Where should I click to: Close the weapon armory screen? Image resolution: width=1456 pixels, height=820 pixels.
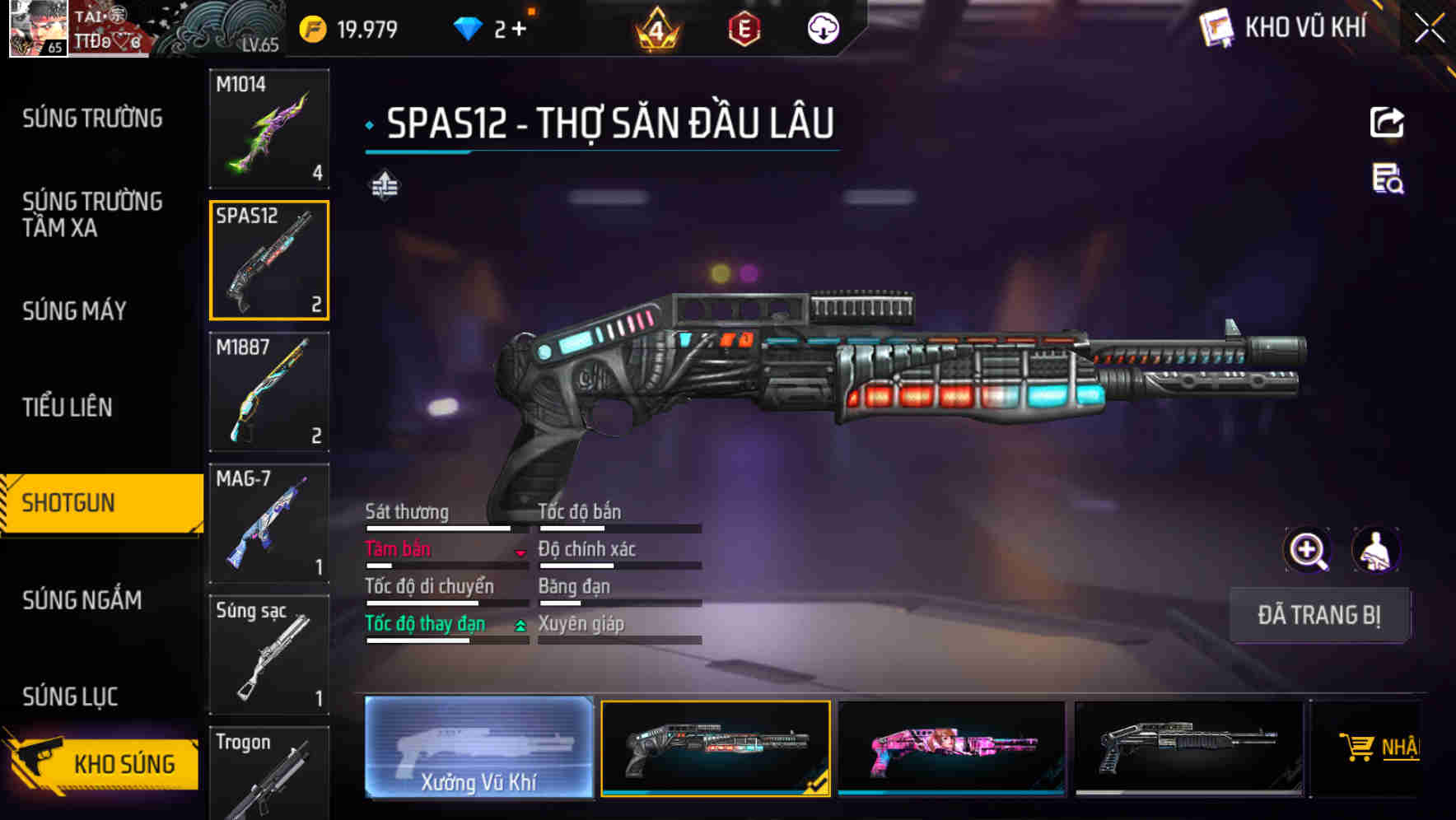tap(1429, 29)
